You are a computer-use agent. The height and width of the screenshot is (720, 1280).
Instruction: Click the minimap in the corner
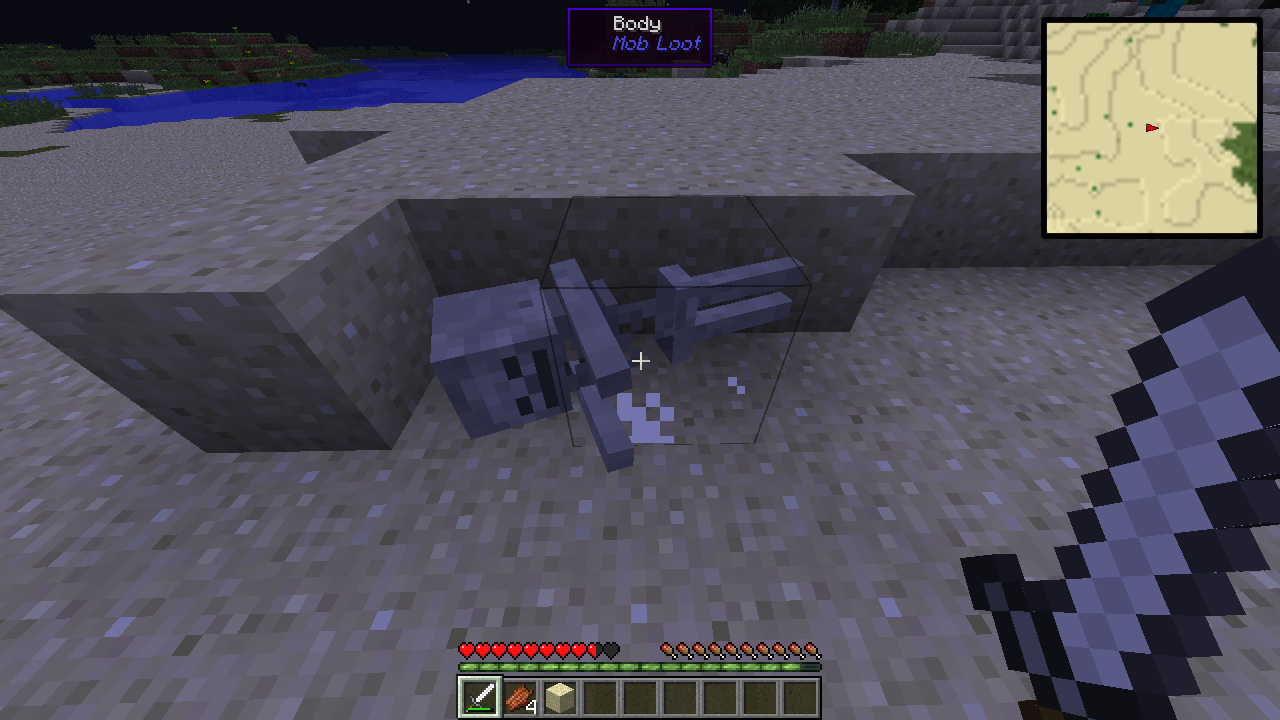click(x=1152, y=128)
